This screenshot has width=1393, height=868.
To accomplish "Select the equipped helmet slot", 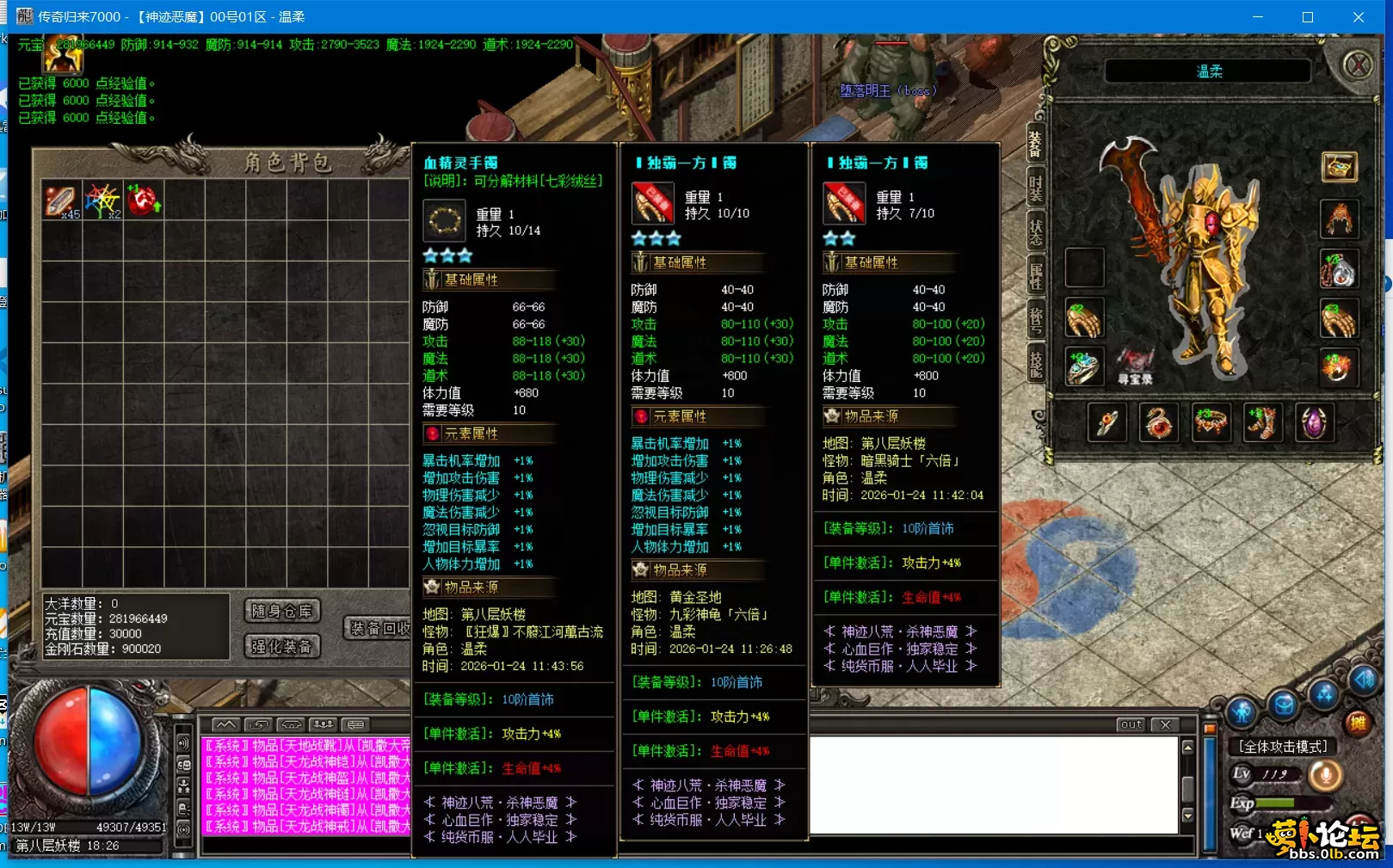I will (x=1338, y=219).
